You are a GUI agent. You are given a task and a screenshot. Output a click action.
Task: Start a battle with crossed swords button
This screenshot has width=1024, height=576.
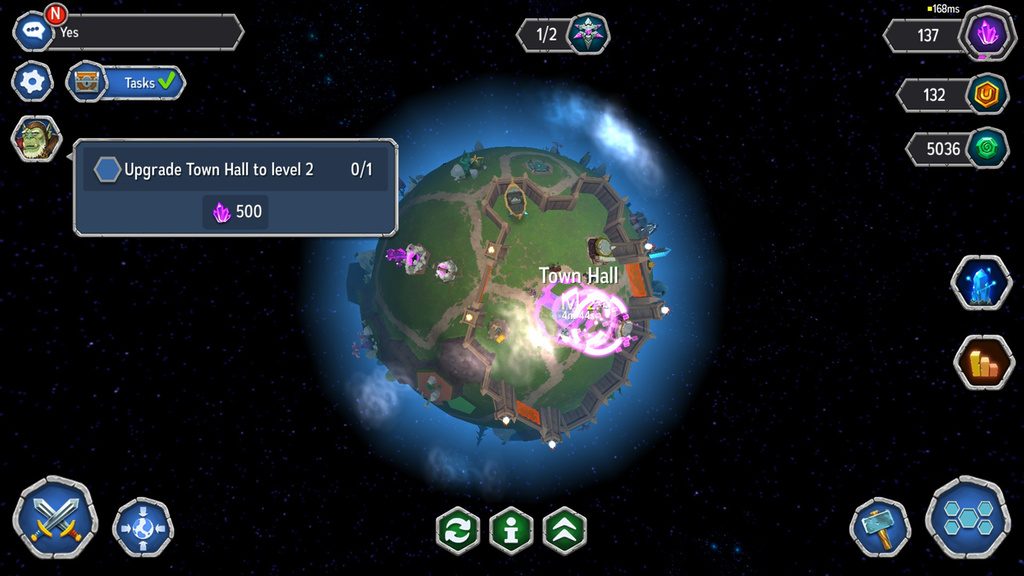coord(55,517)
